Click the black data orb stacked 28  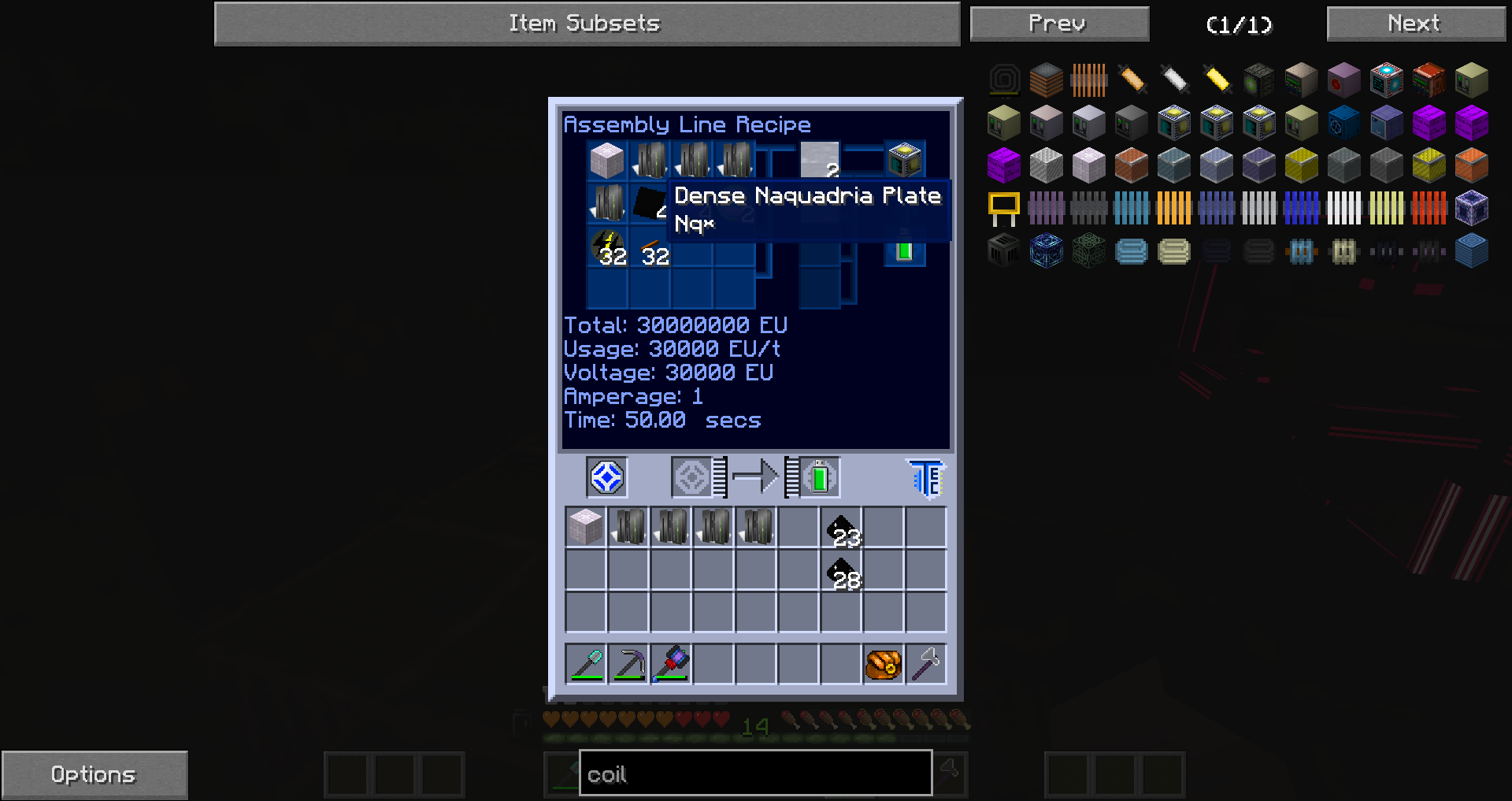pyautogui.click(x=839, y=571)
